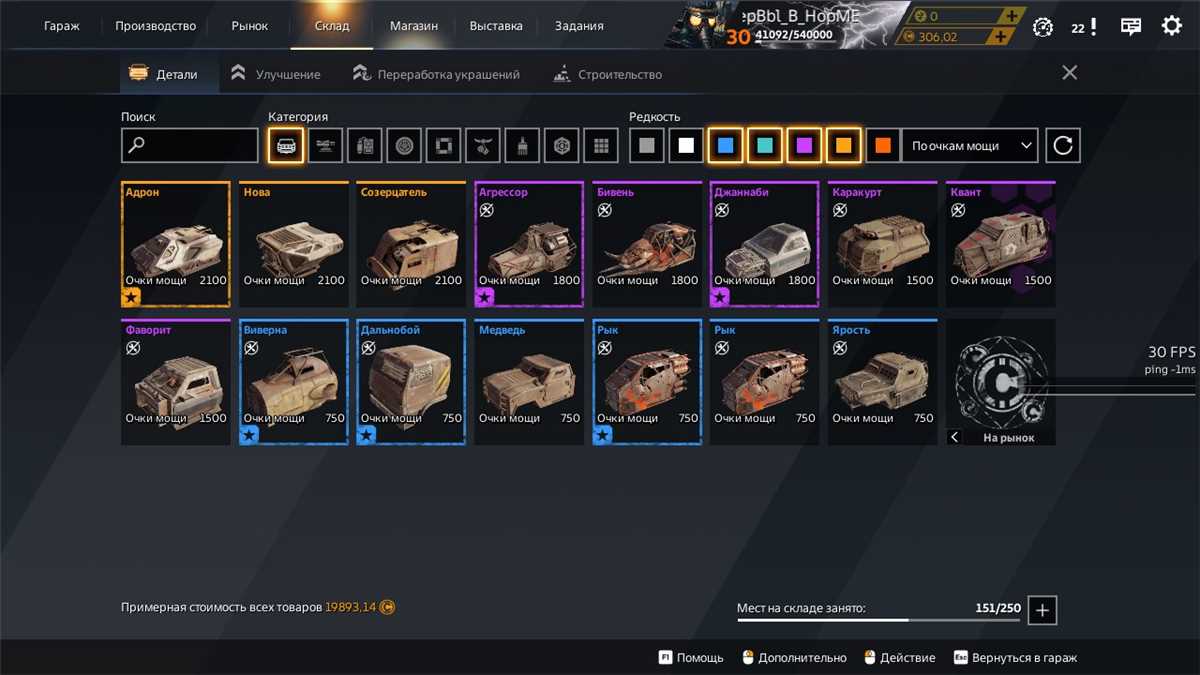Choose the Джаннаби cabin item

(x=764, y=244)
